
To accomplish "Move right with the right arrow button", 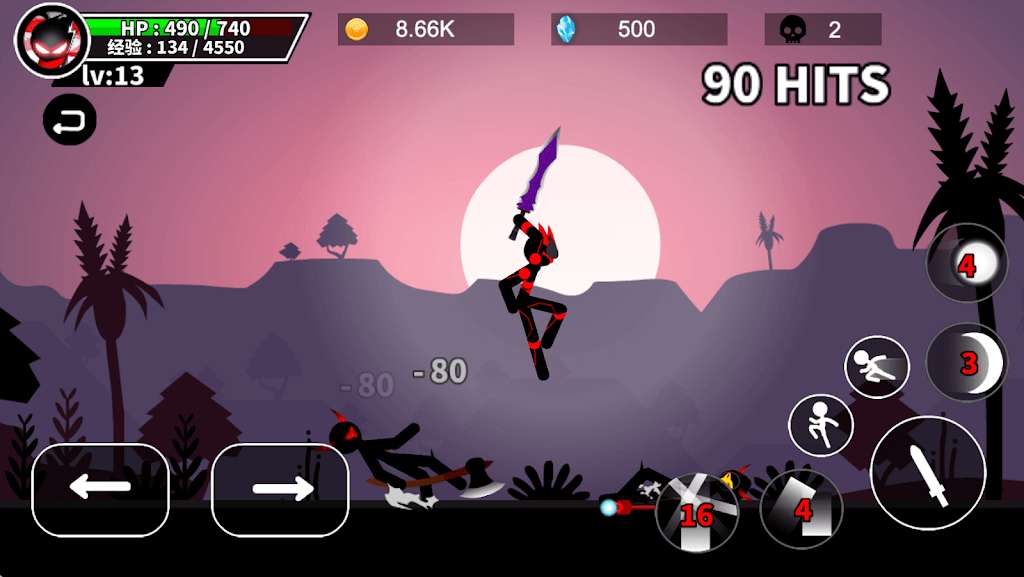I will (x=280, y=489).
